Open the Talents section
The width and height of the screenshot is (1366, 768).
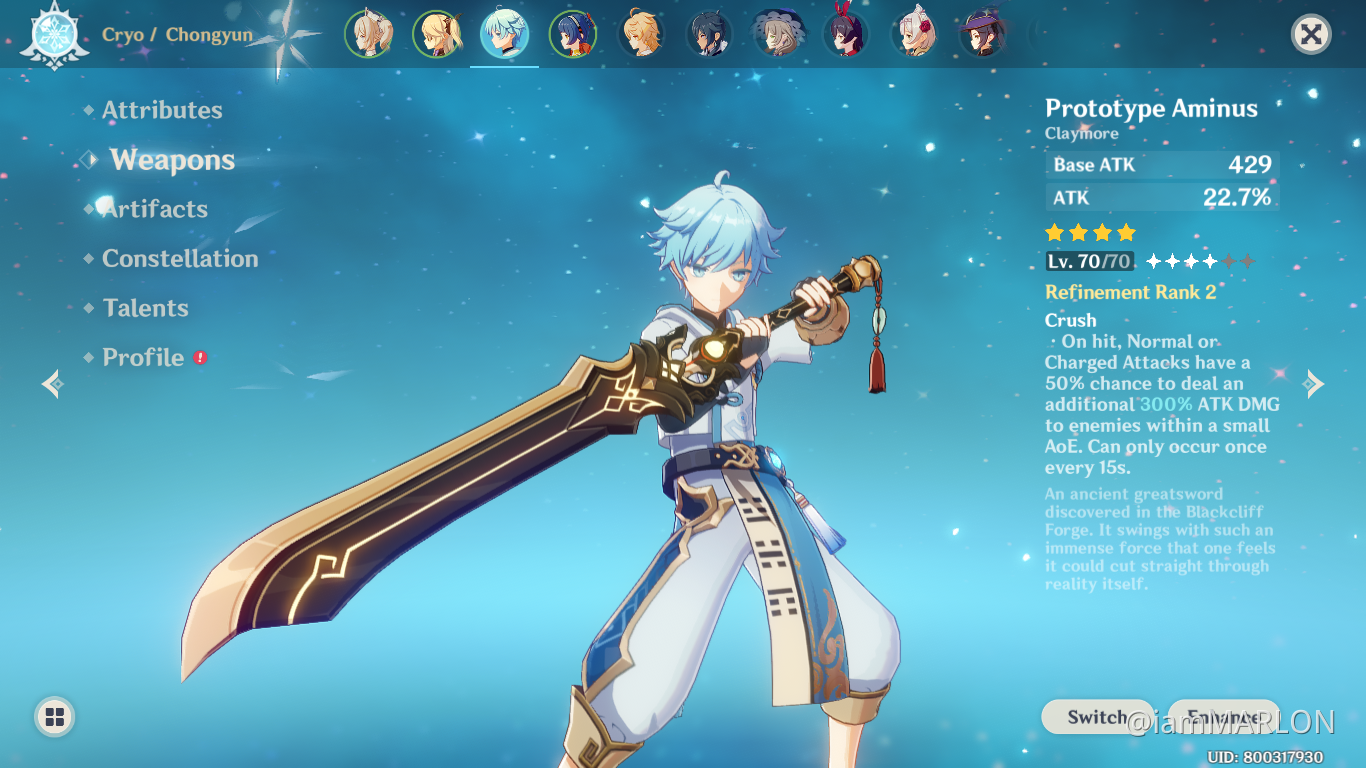click(146, 308)
